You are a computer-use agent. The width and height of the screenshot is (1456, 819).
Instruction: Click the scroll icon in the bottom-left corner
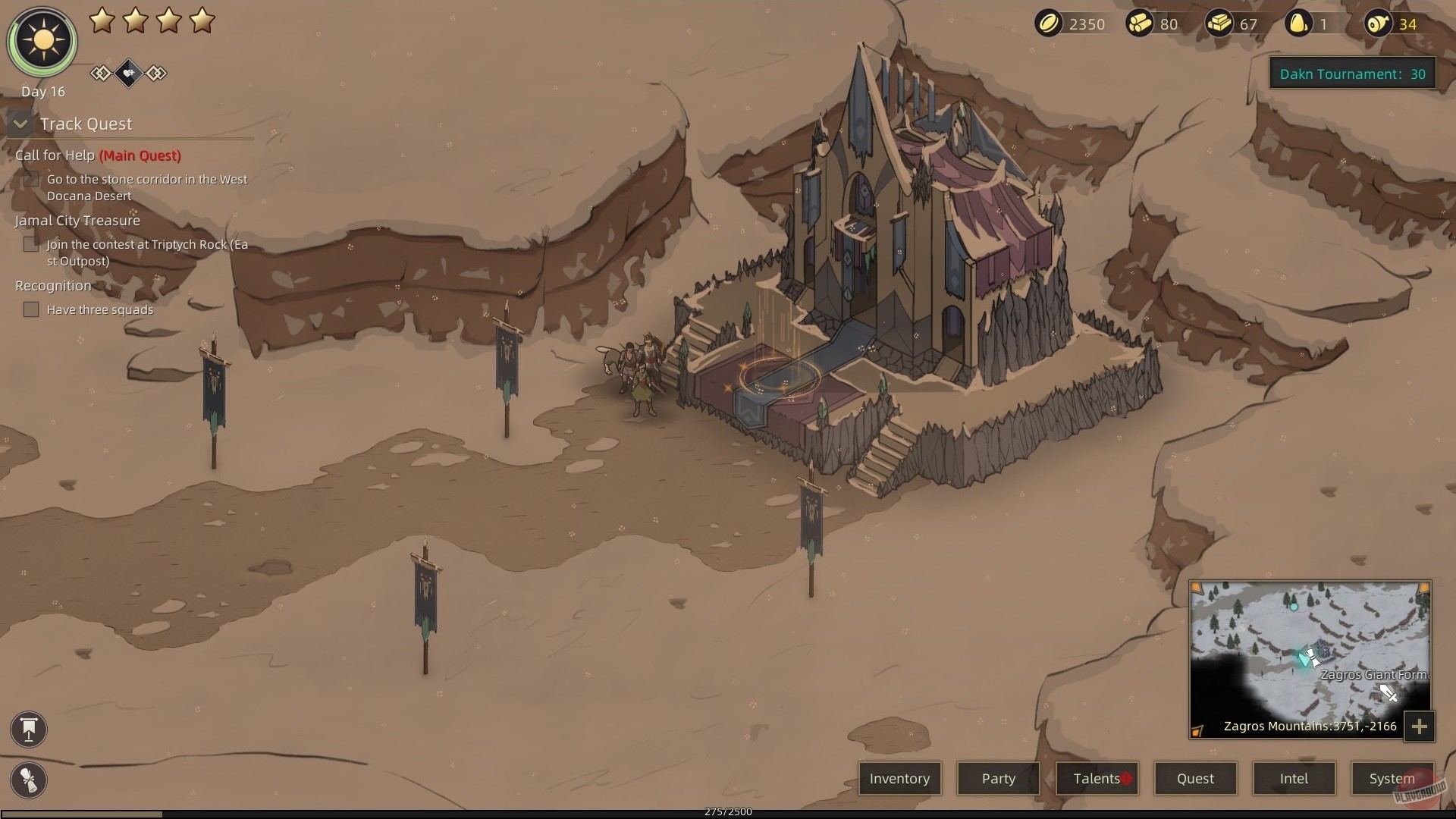pos(28,780)
